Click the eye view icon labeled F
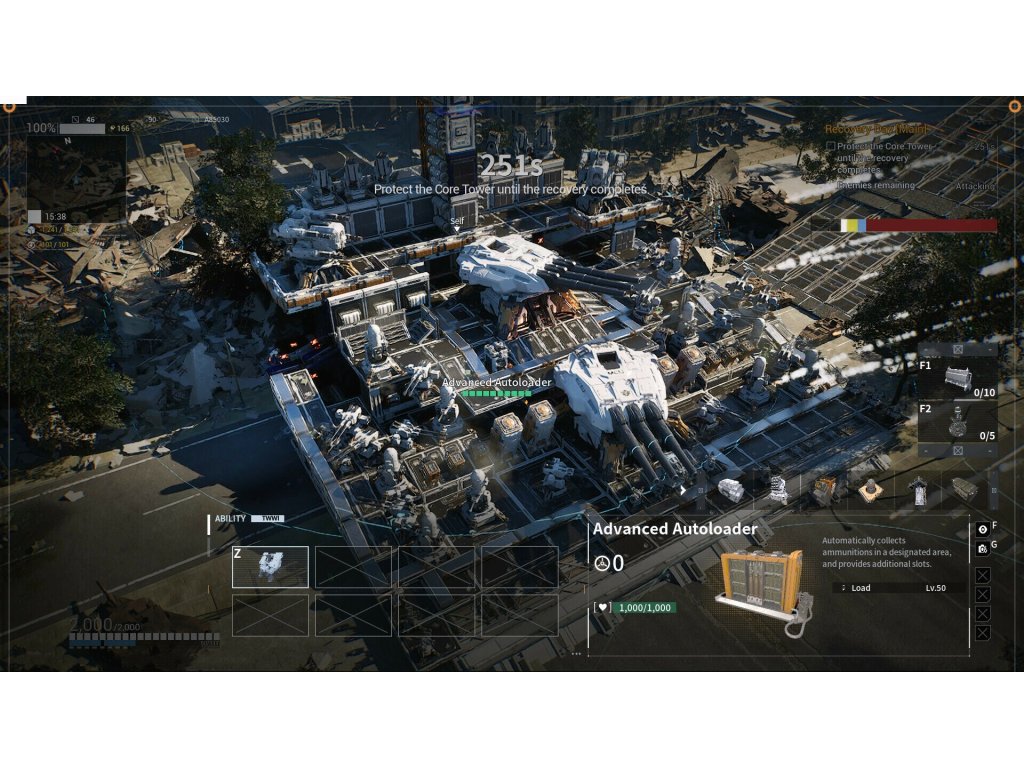 coord(982,528)
